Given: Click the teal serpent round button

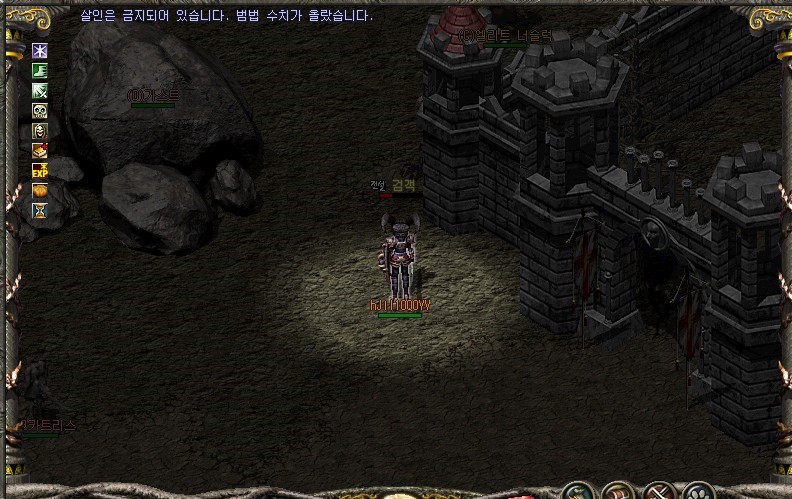Looking at the screenshot, I should click(576, 492).
